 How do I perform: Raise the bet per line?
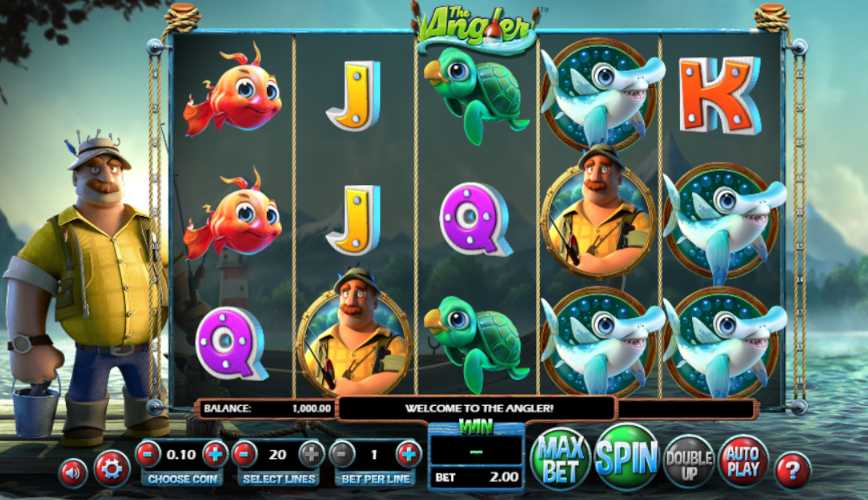(x=408, y=454)
